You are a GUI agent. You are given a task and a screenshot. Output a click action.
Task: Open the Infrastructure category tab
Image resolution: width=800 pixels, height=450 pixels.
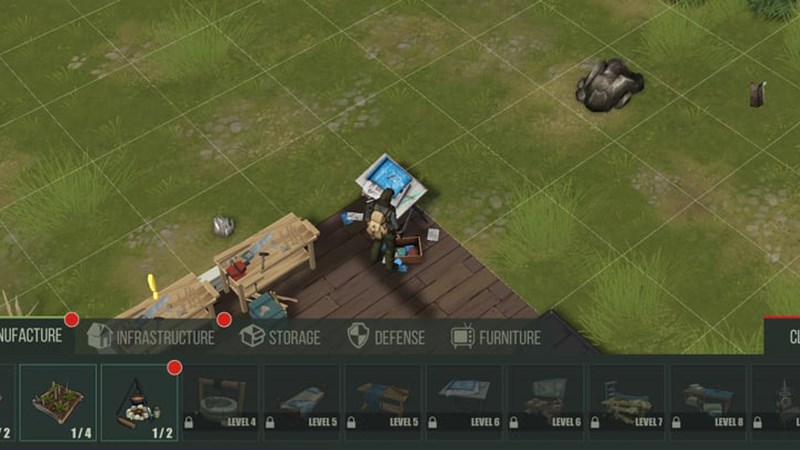(x=152, y=337)
